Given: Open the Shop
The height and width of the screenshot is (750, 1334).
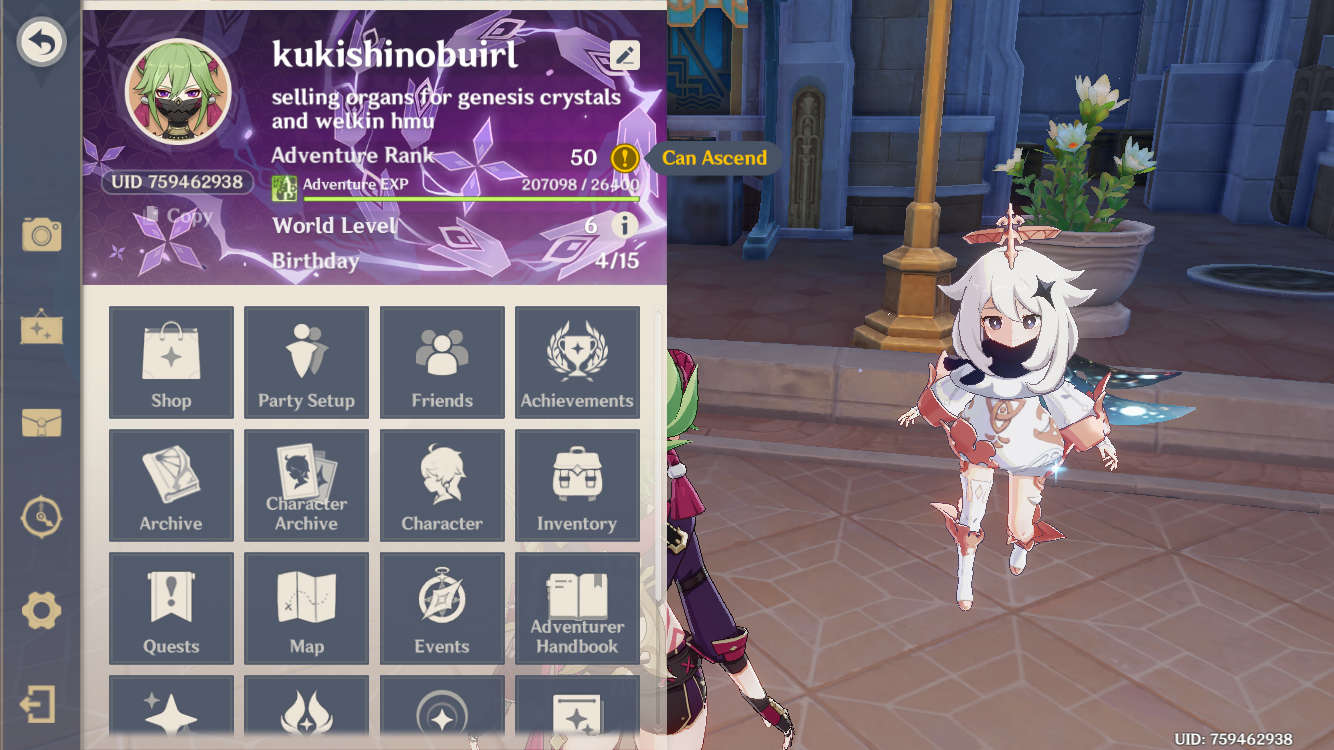Looking at the screenshot, I should tap(171, 362).
